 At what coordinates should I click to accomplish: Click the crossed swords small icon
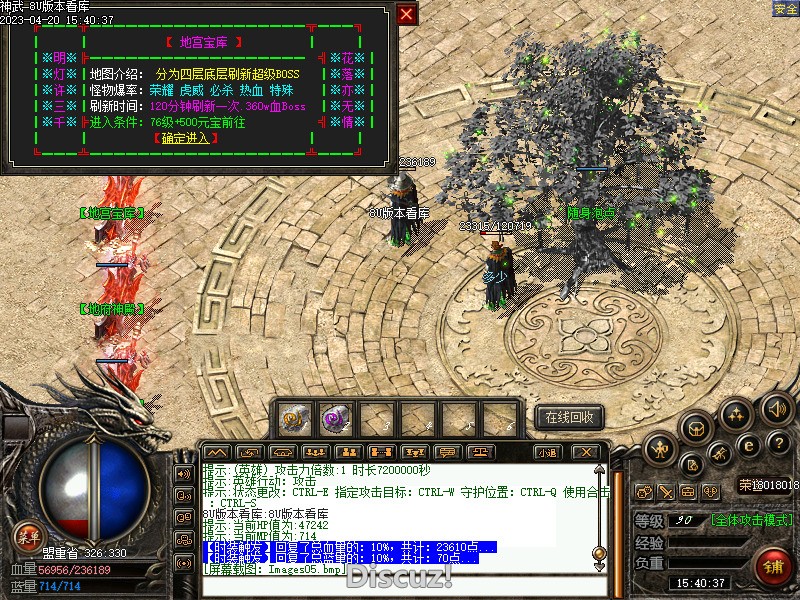pyautogui.click(x=667, y=491)
